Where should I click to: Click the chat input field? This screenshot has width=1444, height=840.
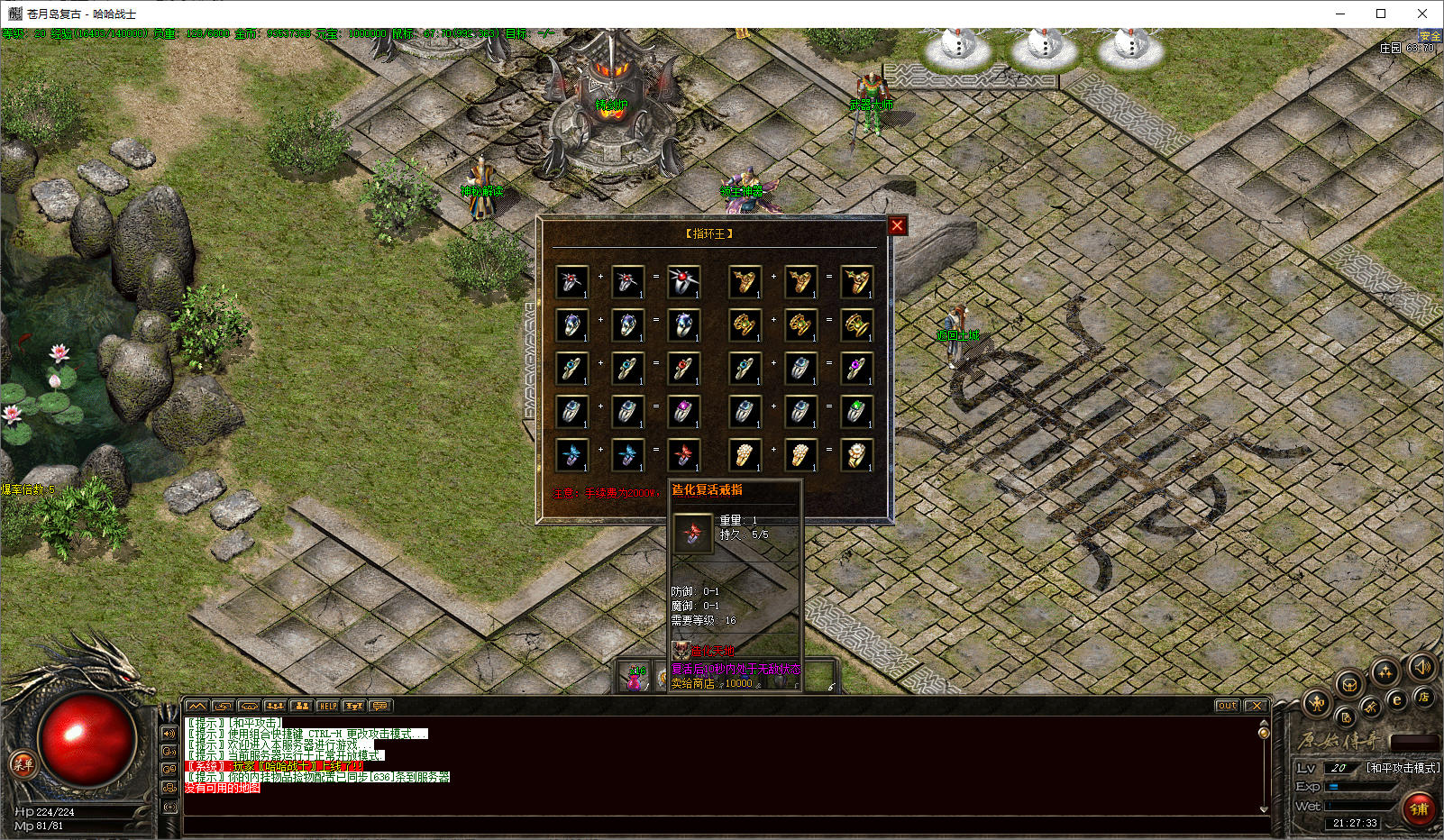coord(721,823)
